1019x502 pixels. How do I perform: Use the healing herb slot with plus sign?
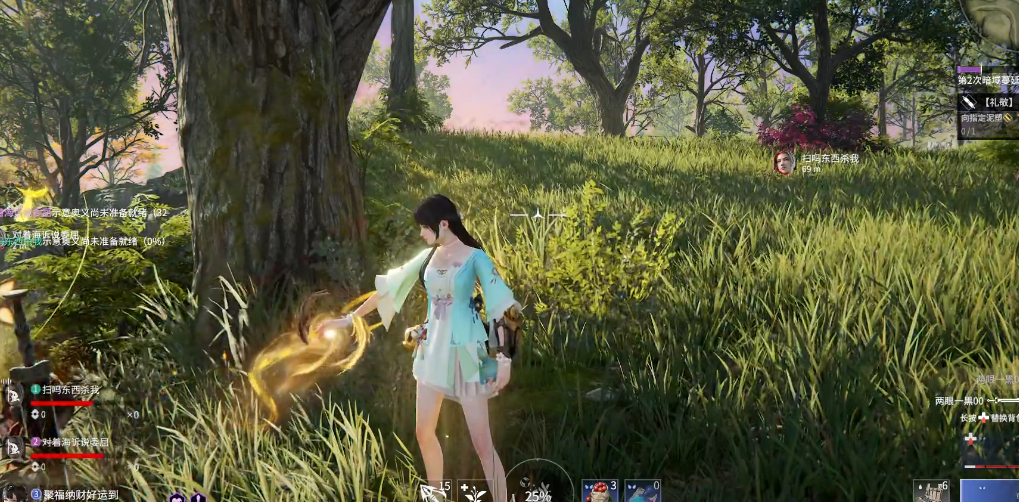click(x=473, y=491)
